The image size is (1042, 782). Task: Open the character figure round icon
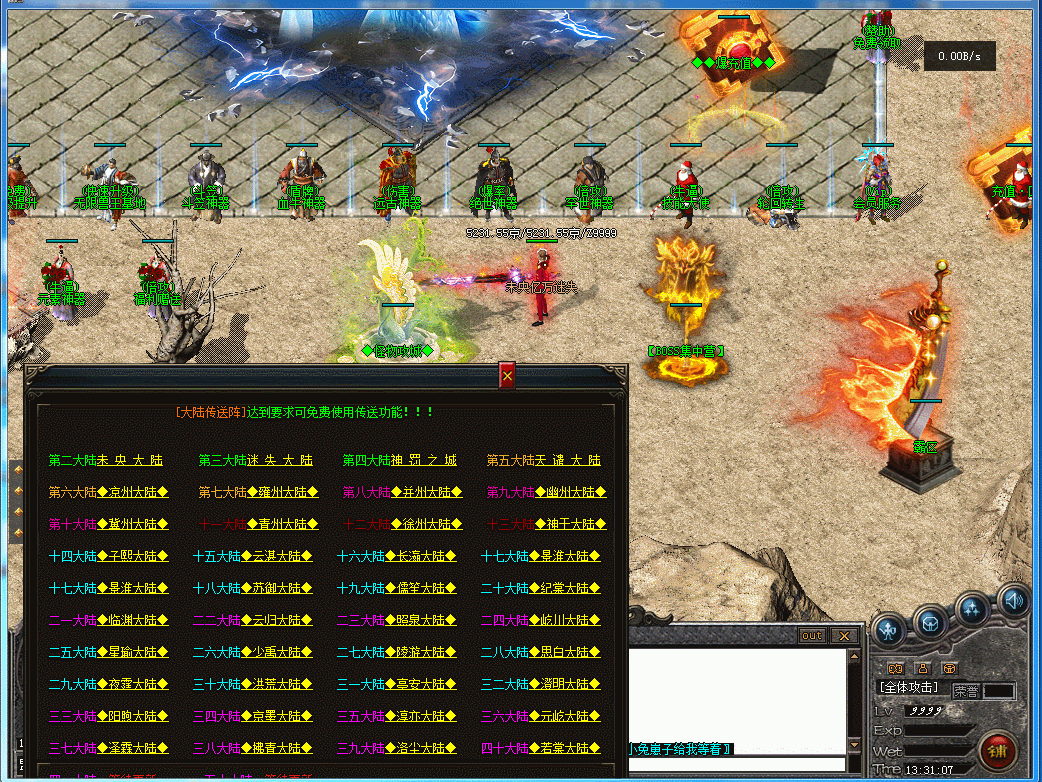[888, 630]
